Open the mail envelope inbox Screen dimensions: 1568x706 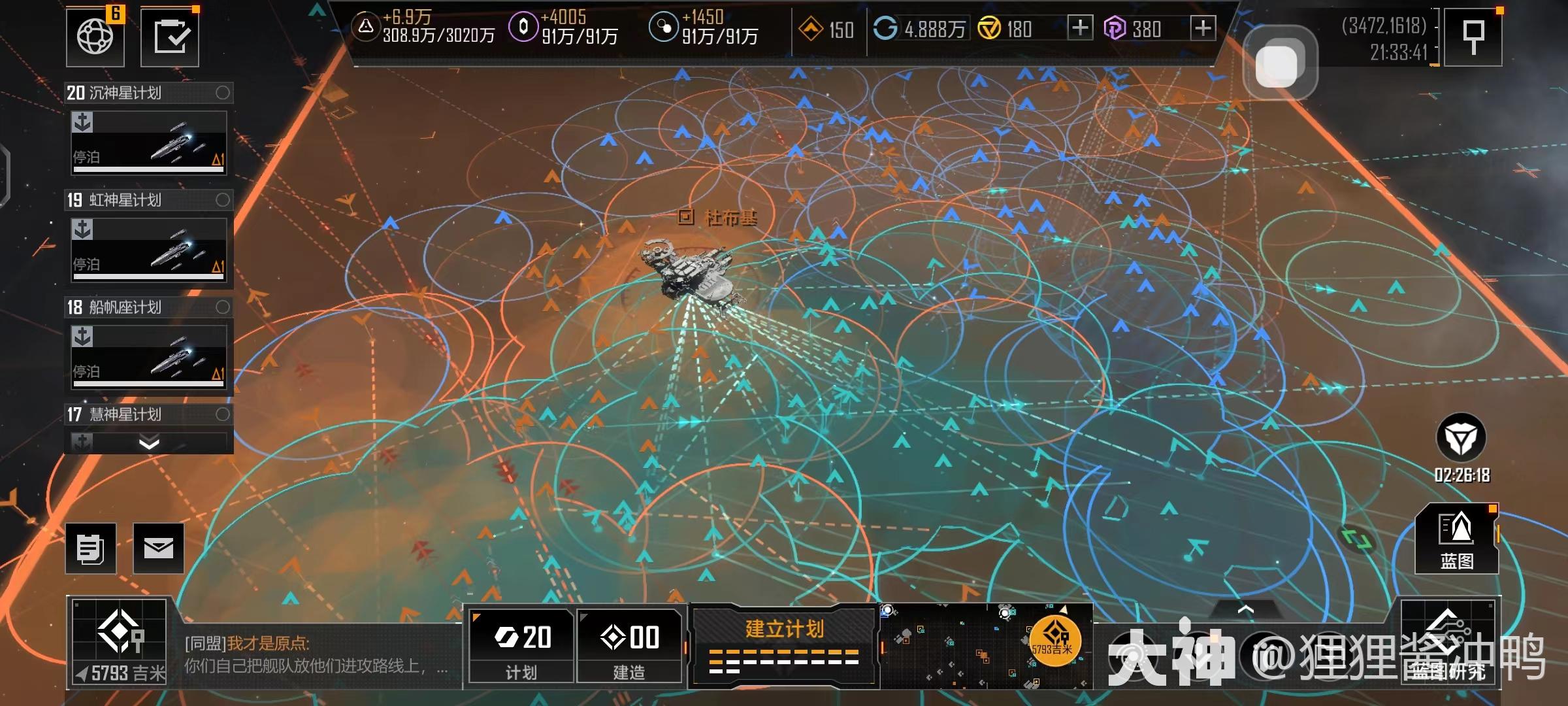tap(159, 548)
